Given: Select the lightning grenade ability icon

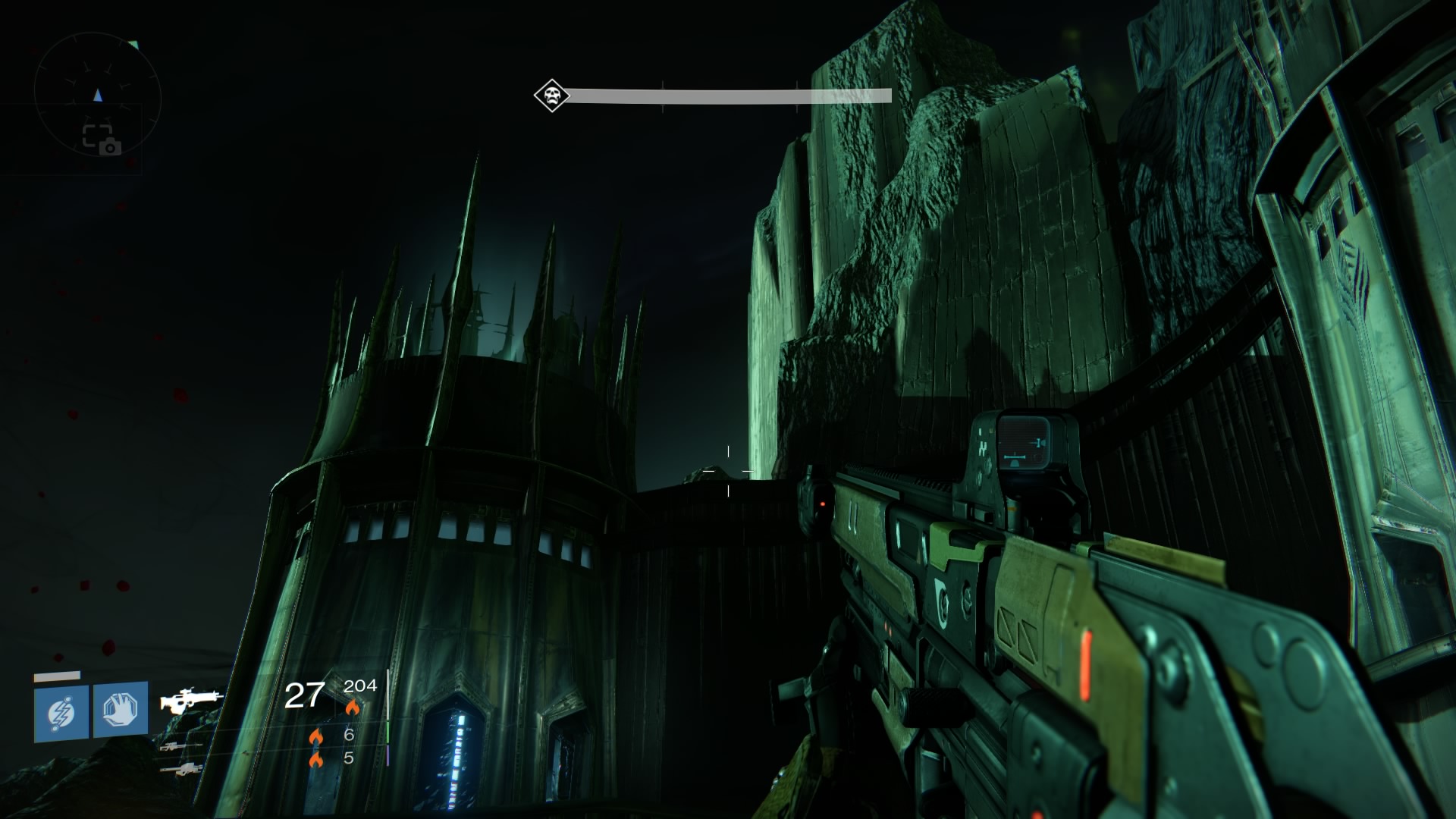Looking at the screenshot, I should click(61, 713).
